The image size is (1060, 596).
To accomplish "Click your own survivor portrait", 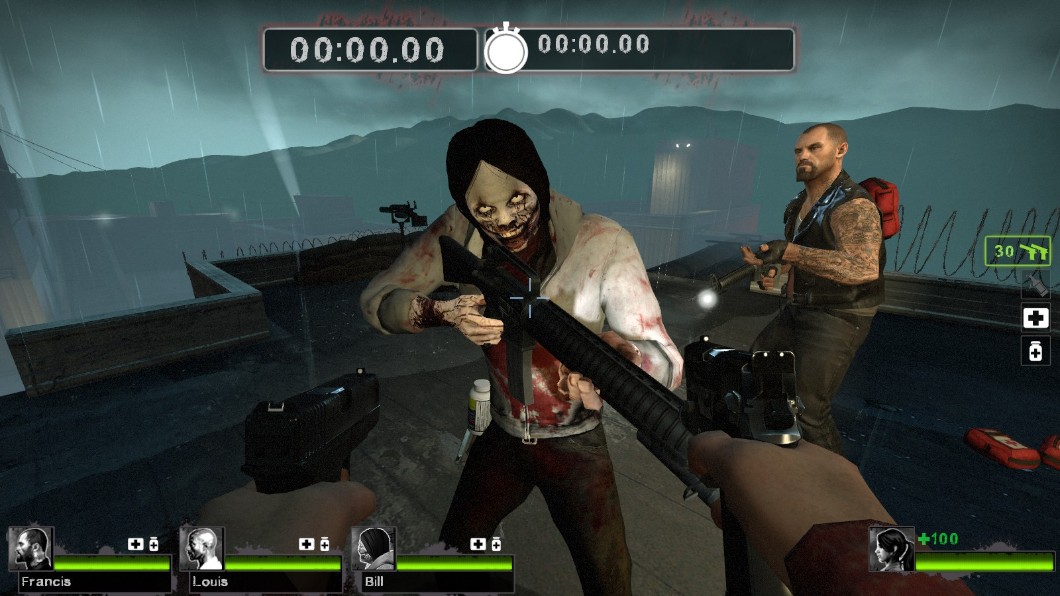I will 891,549.
